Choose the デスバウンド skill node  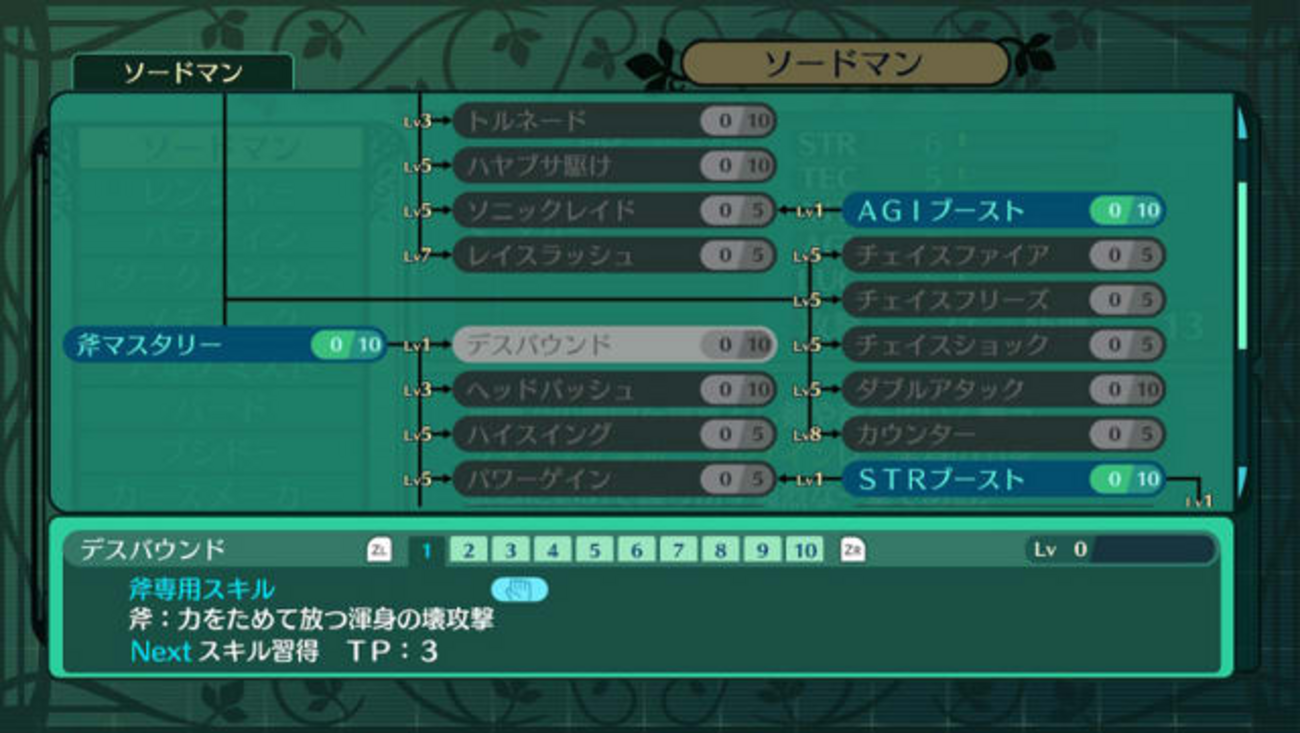(x=613, y=345)
